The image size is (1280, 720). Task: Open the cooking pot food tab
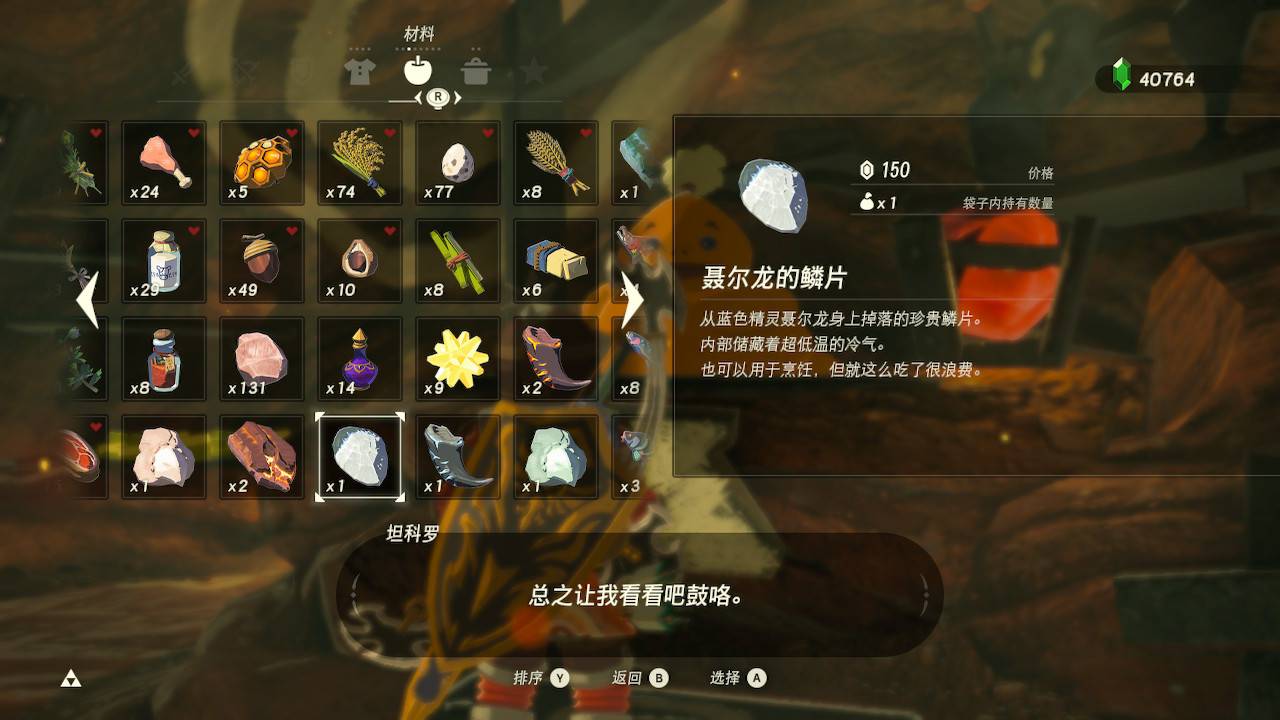[476, 71]
